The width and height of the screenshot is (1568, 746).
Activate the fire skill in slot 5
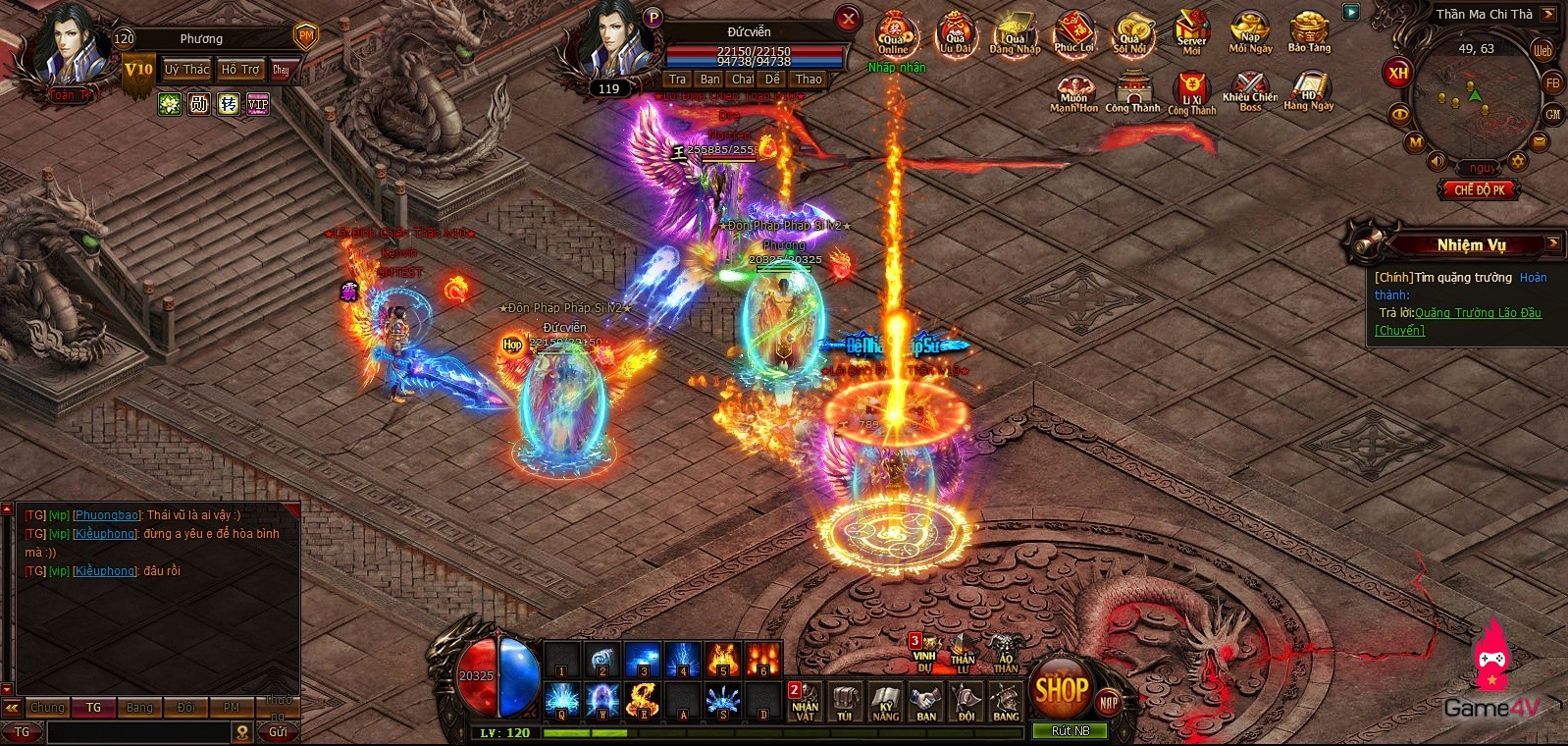pos(723,660)
